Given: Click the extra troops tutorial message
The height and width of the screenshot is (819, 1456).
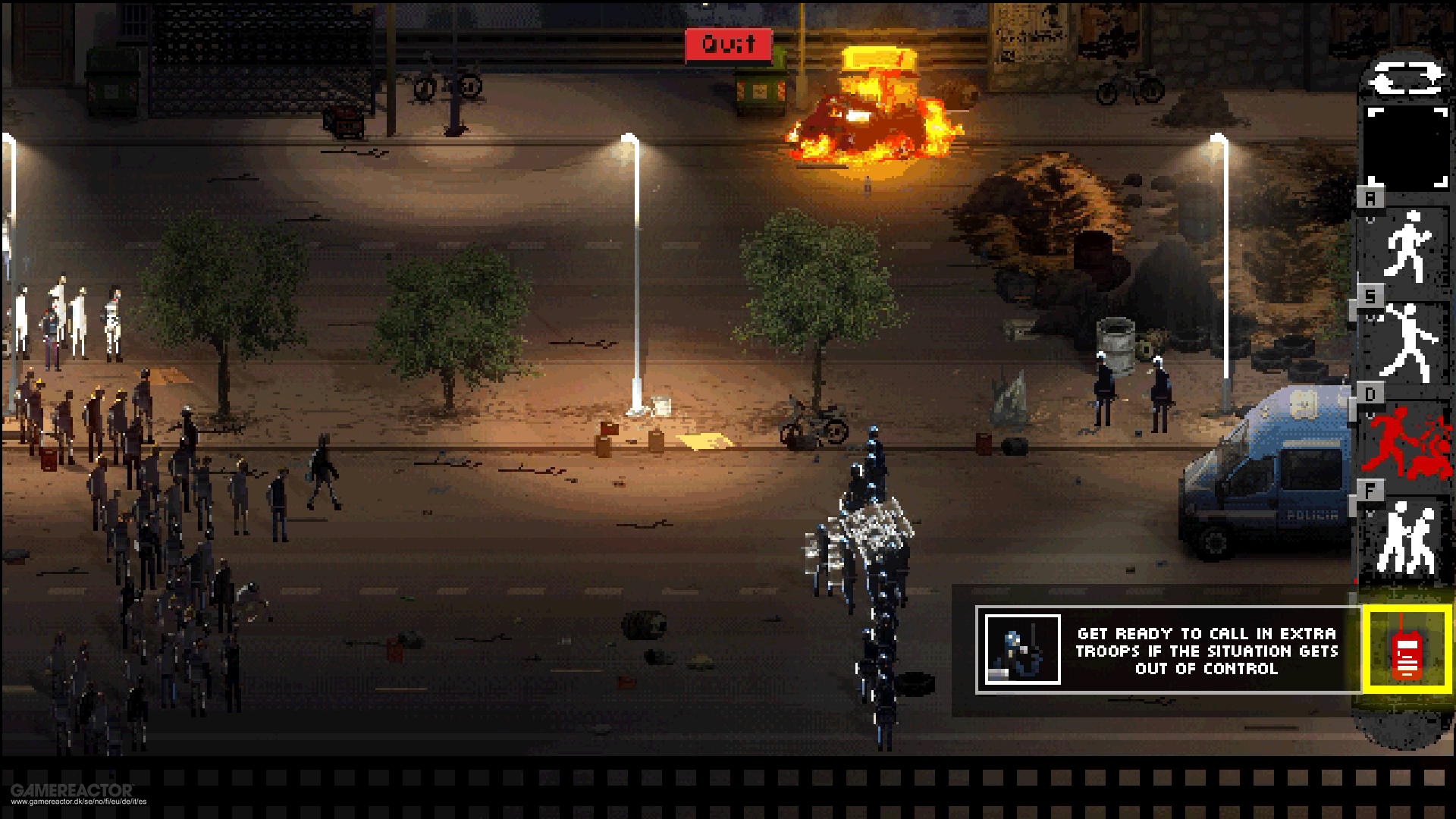Looking at the screenshot, I should click(1206, 651).
